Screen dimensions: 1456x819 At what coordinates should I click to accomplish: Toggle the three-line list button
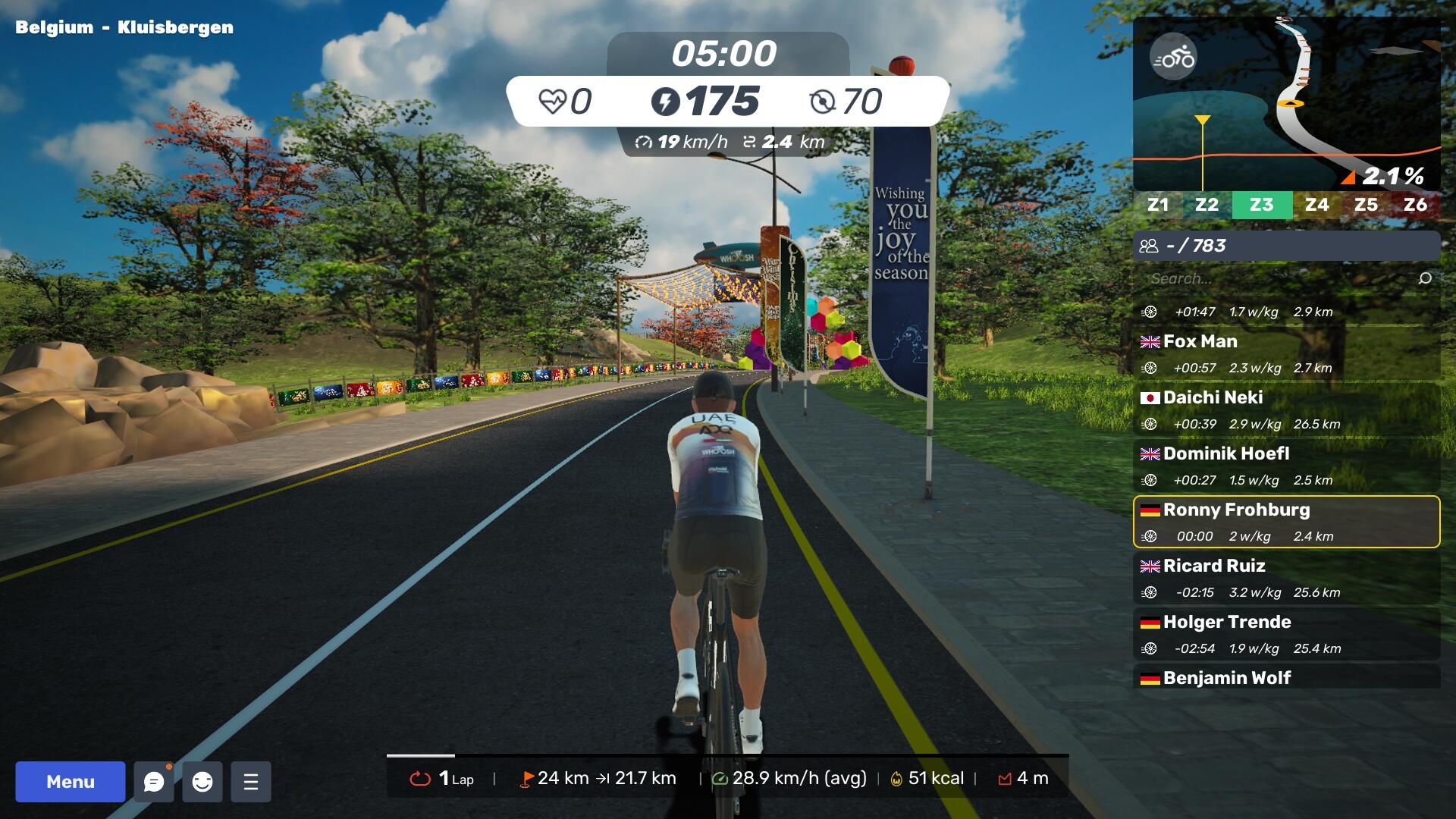click(251, 781)
